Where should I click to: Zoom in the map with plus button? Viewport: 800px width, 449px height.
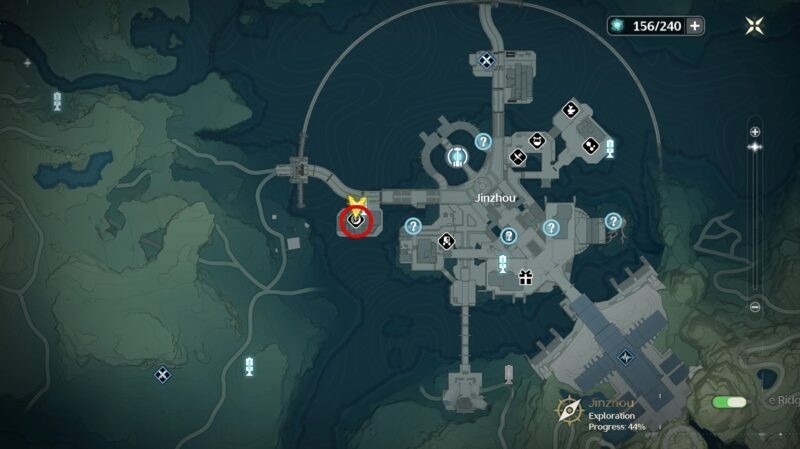point(755,131)
